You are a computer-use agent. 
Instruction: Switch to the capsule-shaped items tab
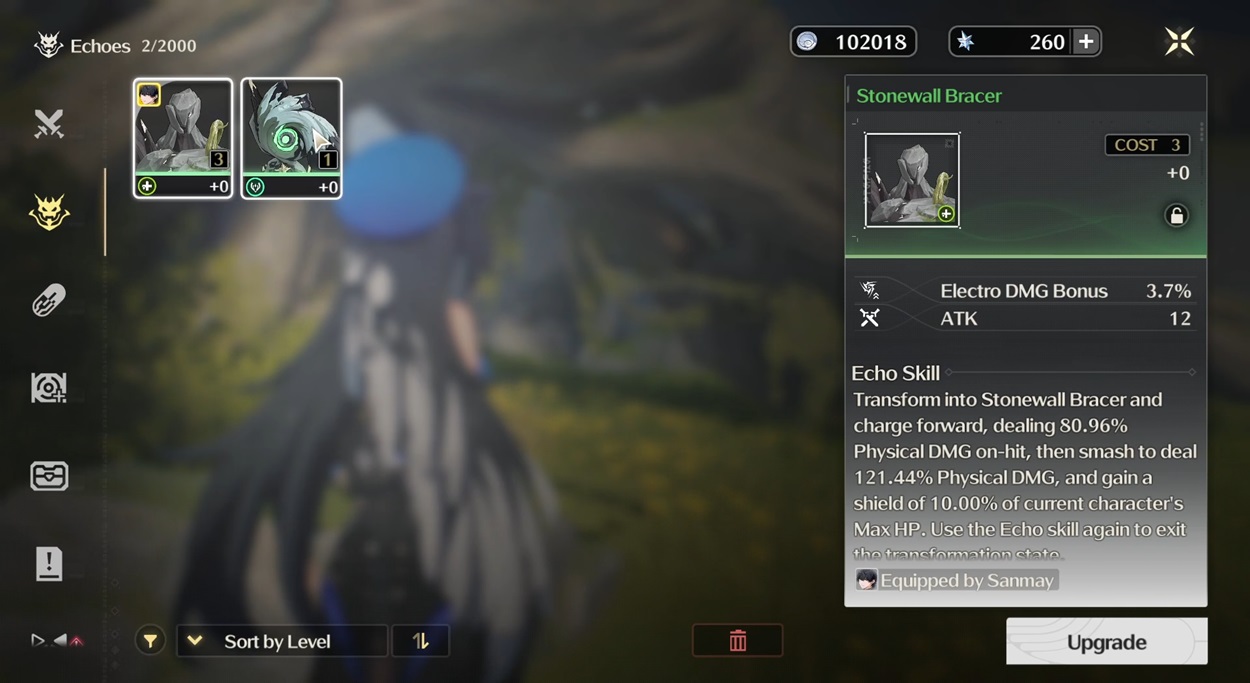point(49,299)
